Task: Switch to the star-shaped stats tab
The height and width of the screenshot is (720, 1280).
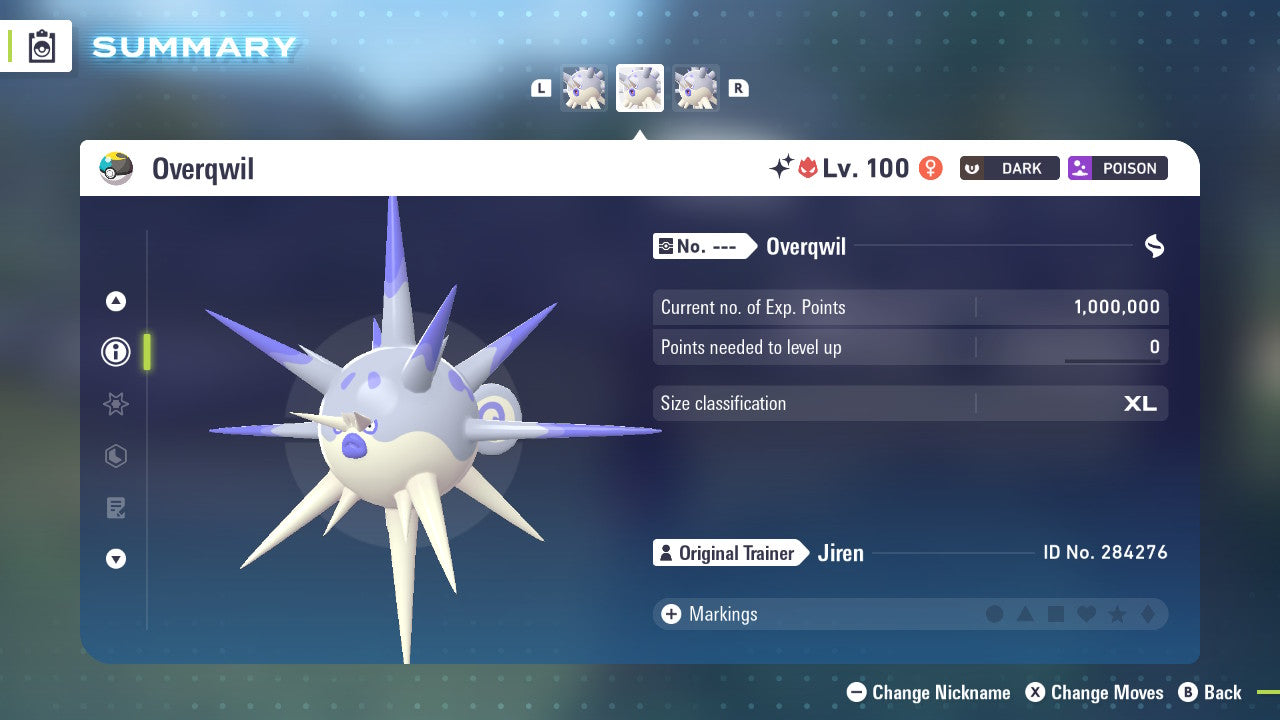Action: [116, 404]
